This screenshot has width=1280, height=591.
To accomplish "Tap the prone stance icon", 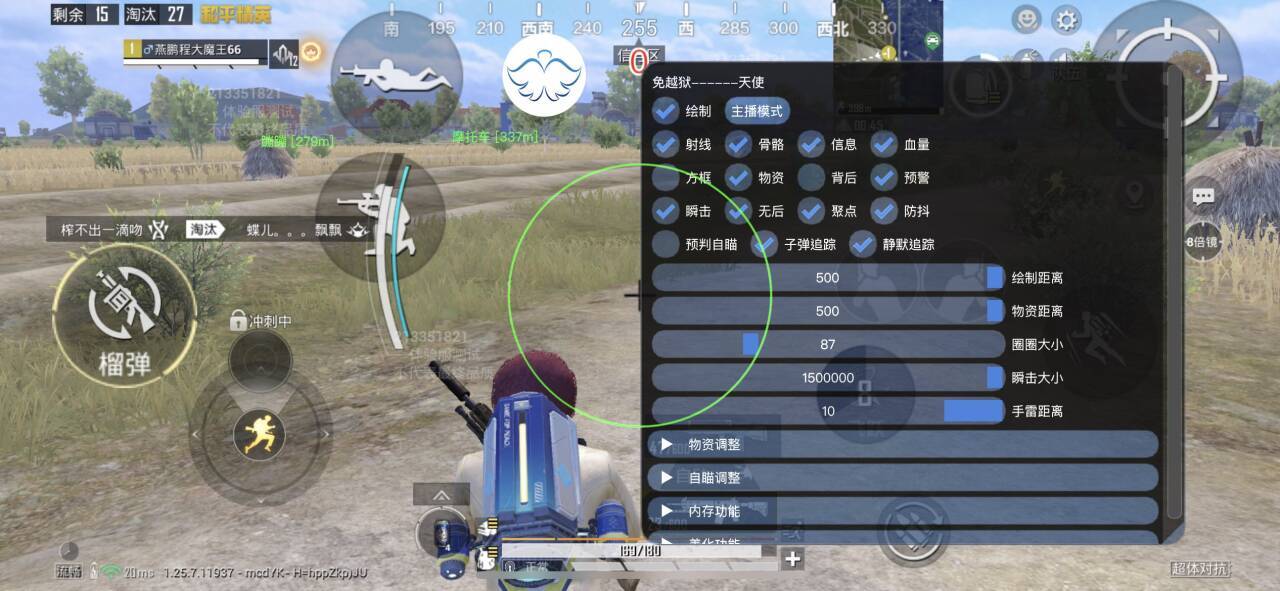I will [x=397, y=75].
